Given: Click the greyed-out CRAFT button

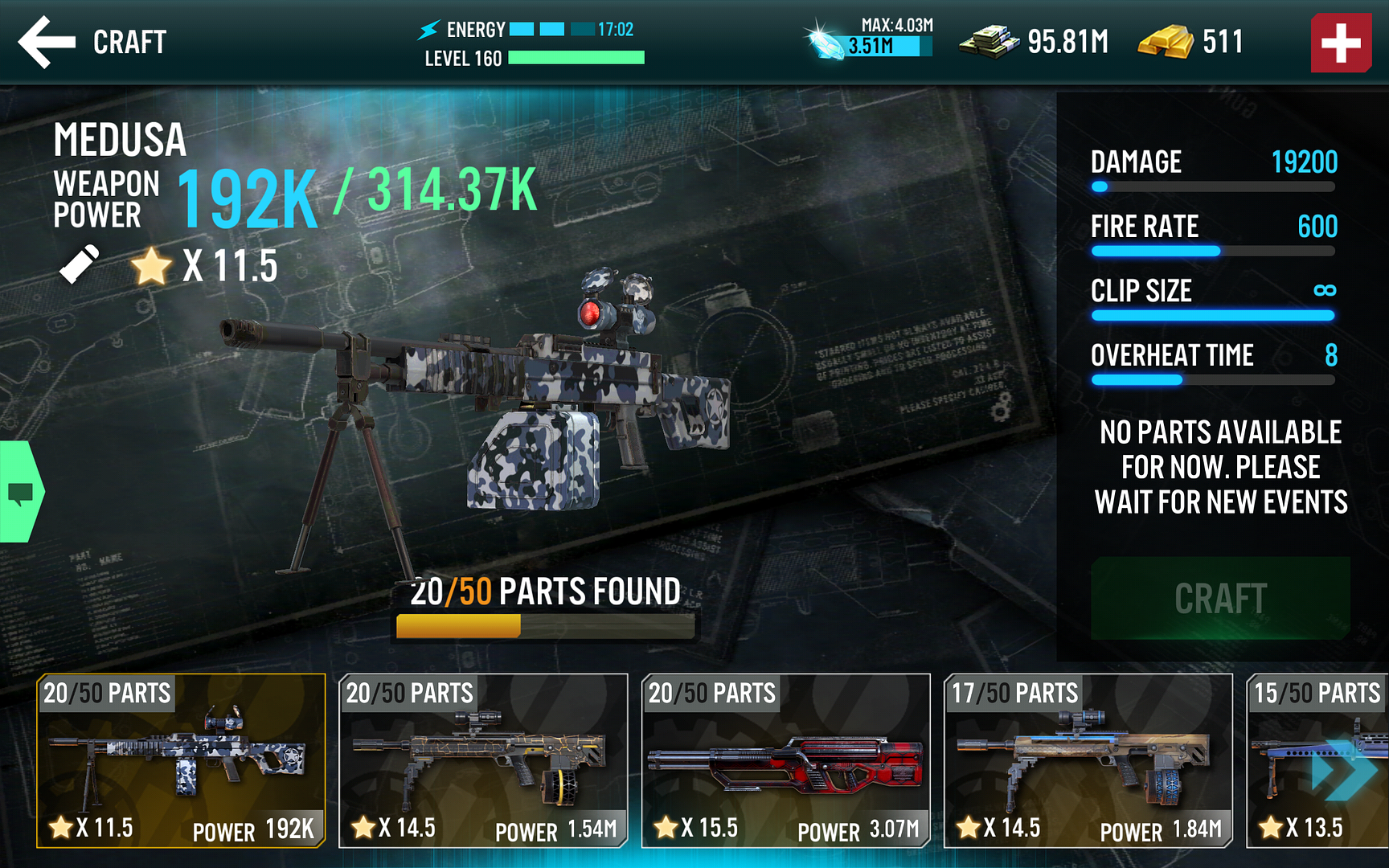Looking at the screenshot, I should click(x=1220, y=599).
